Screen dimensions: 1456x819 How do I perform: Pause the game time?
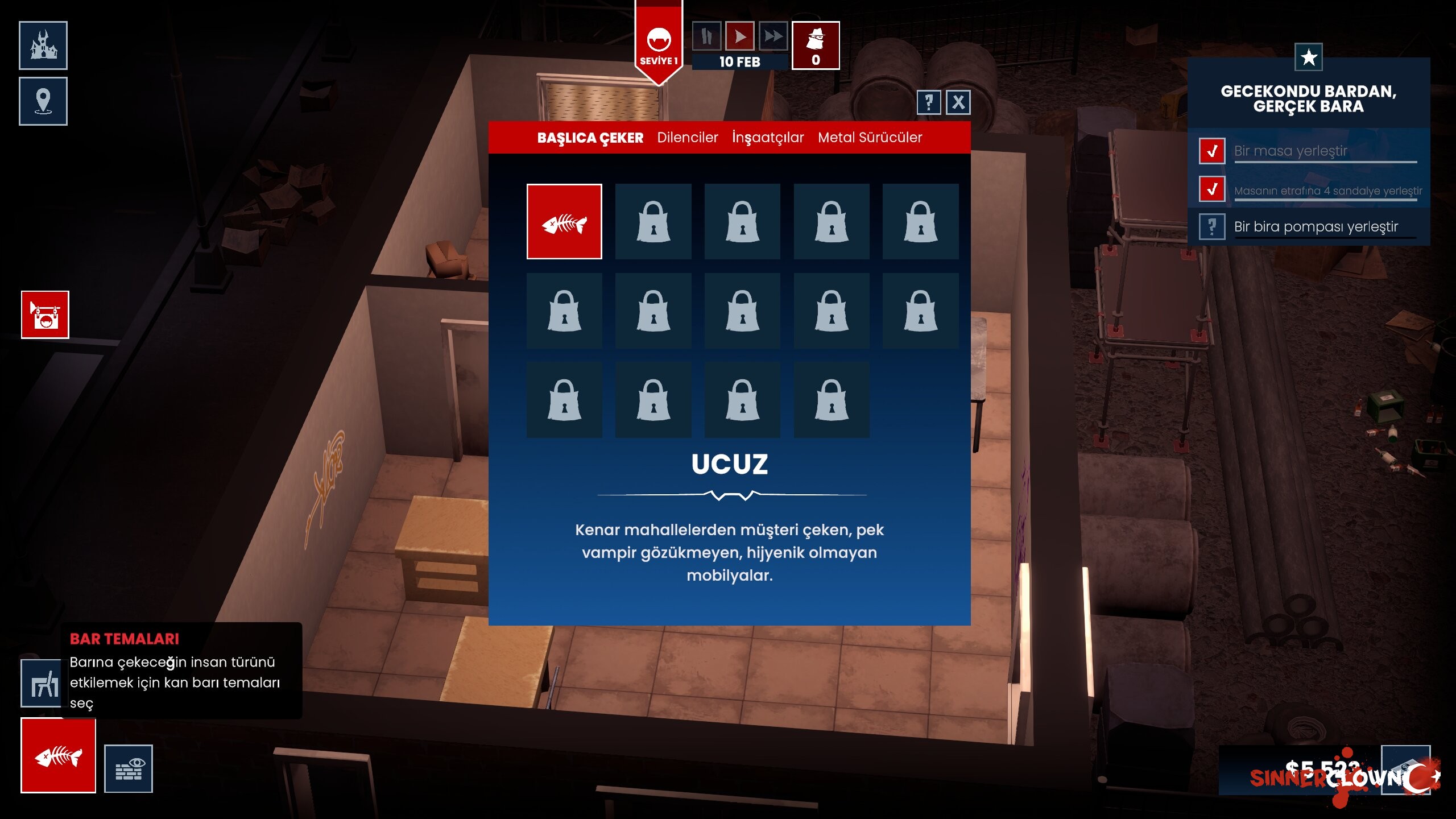[706, 37]
